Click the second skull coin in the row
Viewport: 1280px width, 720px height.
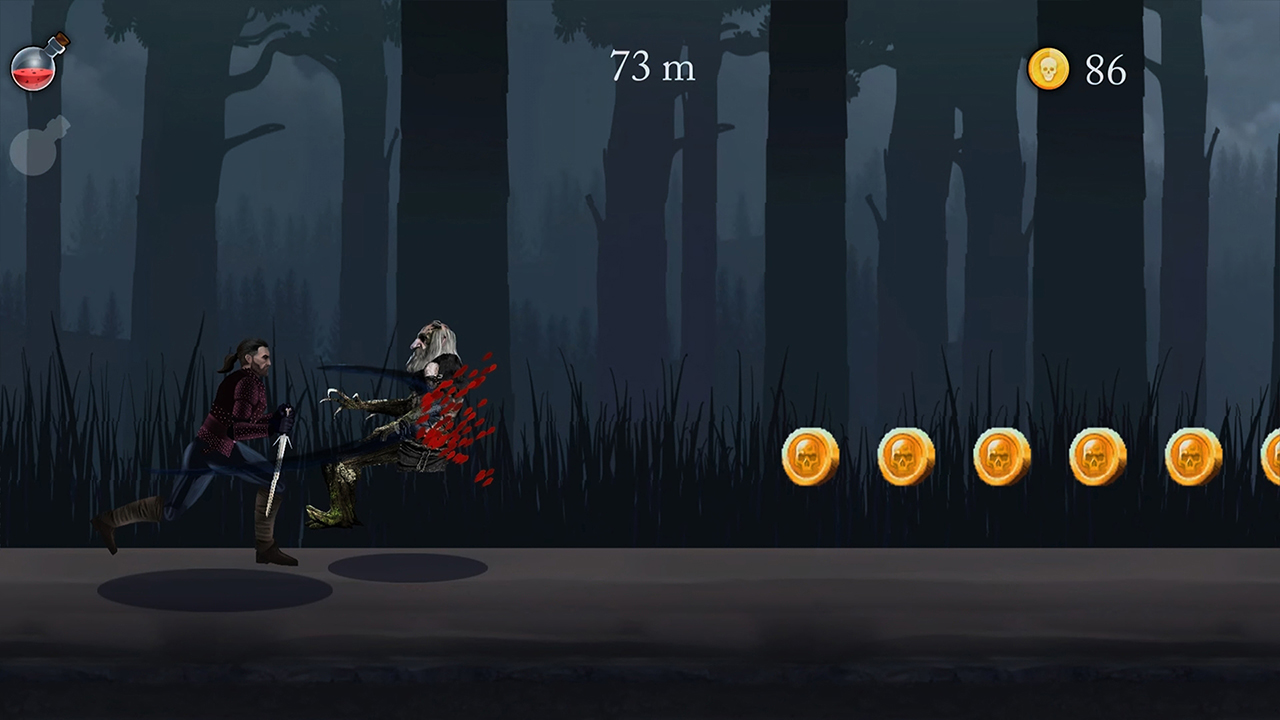(x=906, y=457)
